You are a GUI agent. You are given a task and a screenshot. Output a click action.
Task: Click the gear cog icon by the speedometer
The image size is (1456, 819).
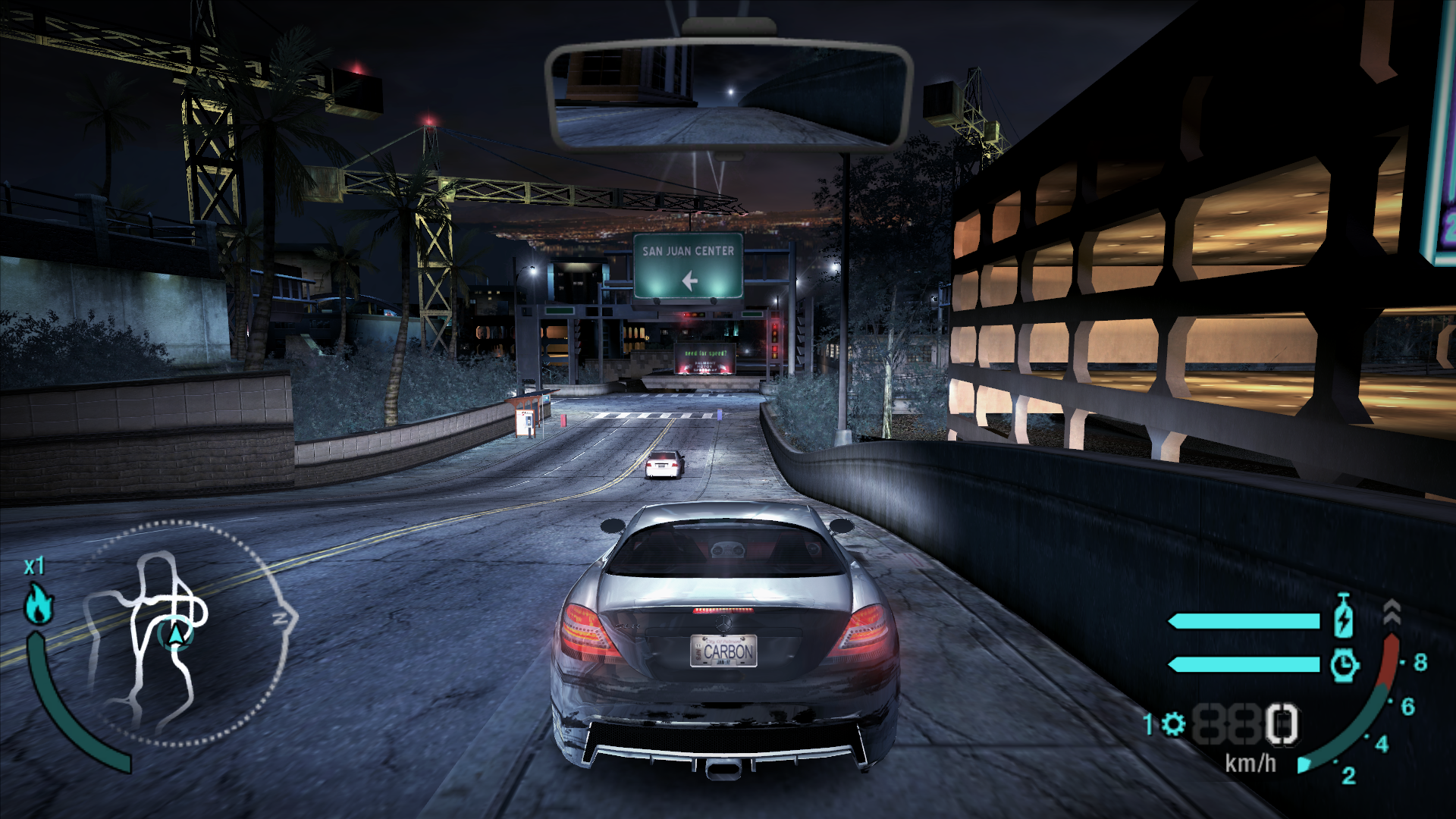click(x=1174, y=724)
